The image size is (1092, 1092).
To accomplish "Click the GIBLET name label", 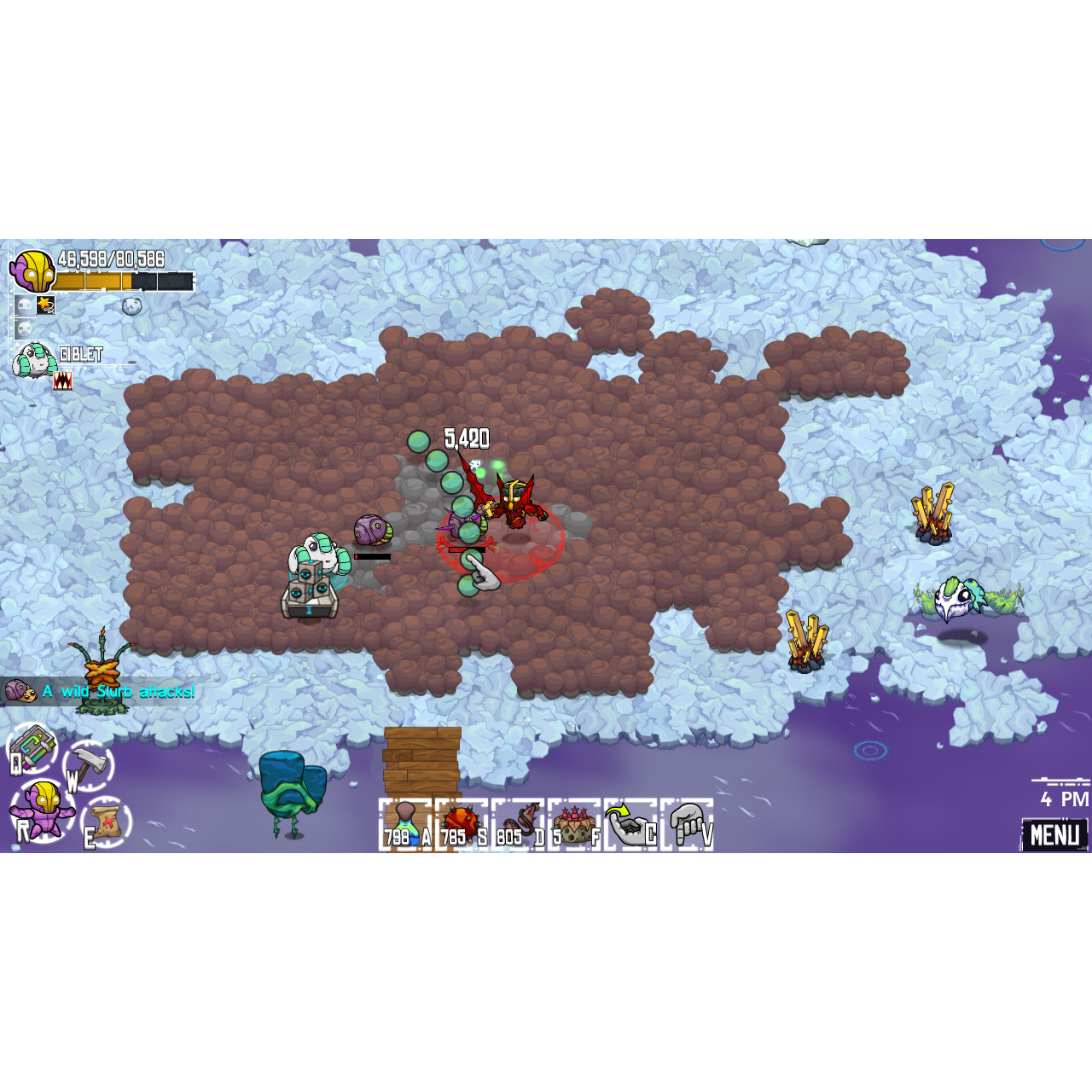I will point(83,353).
